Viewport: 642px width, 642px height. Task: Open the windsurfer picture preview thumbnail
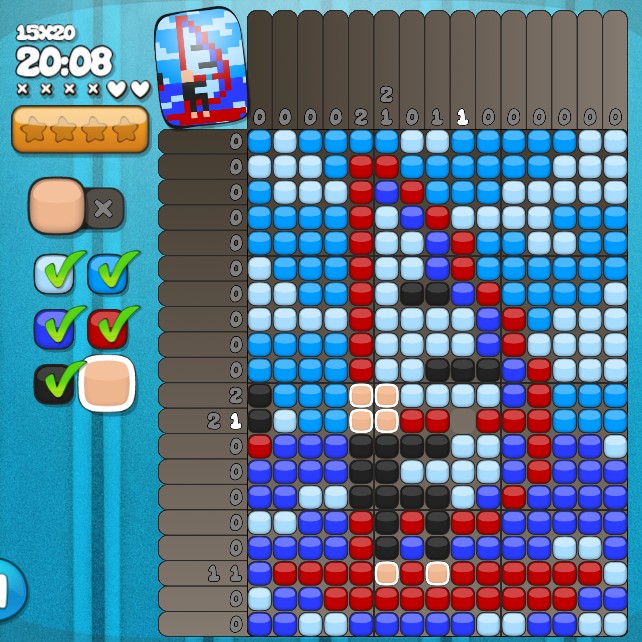tap(200, 67)
